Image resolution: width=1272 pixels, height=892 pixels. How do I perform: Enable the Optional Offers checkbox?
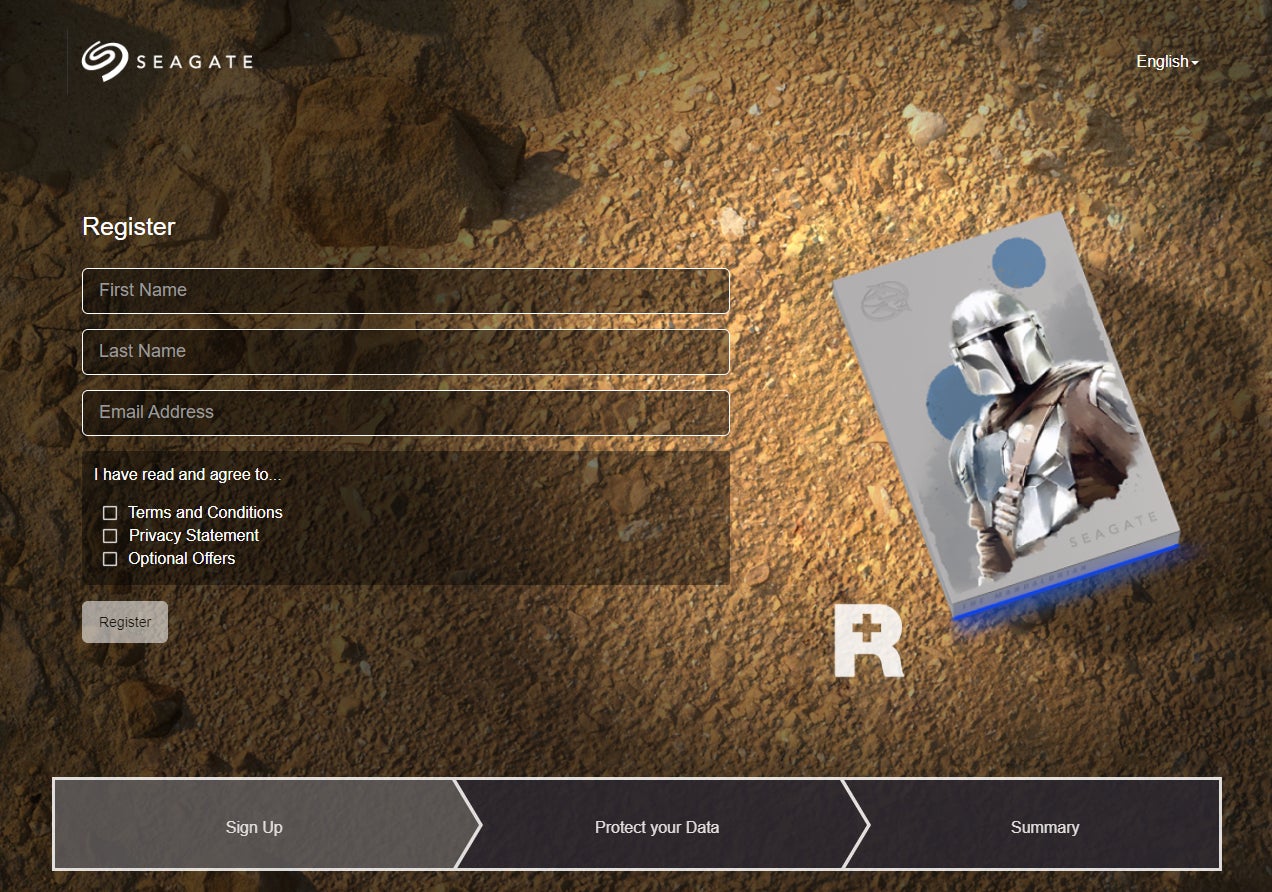(x=110, y=559)
